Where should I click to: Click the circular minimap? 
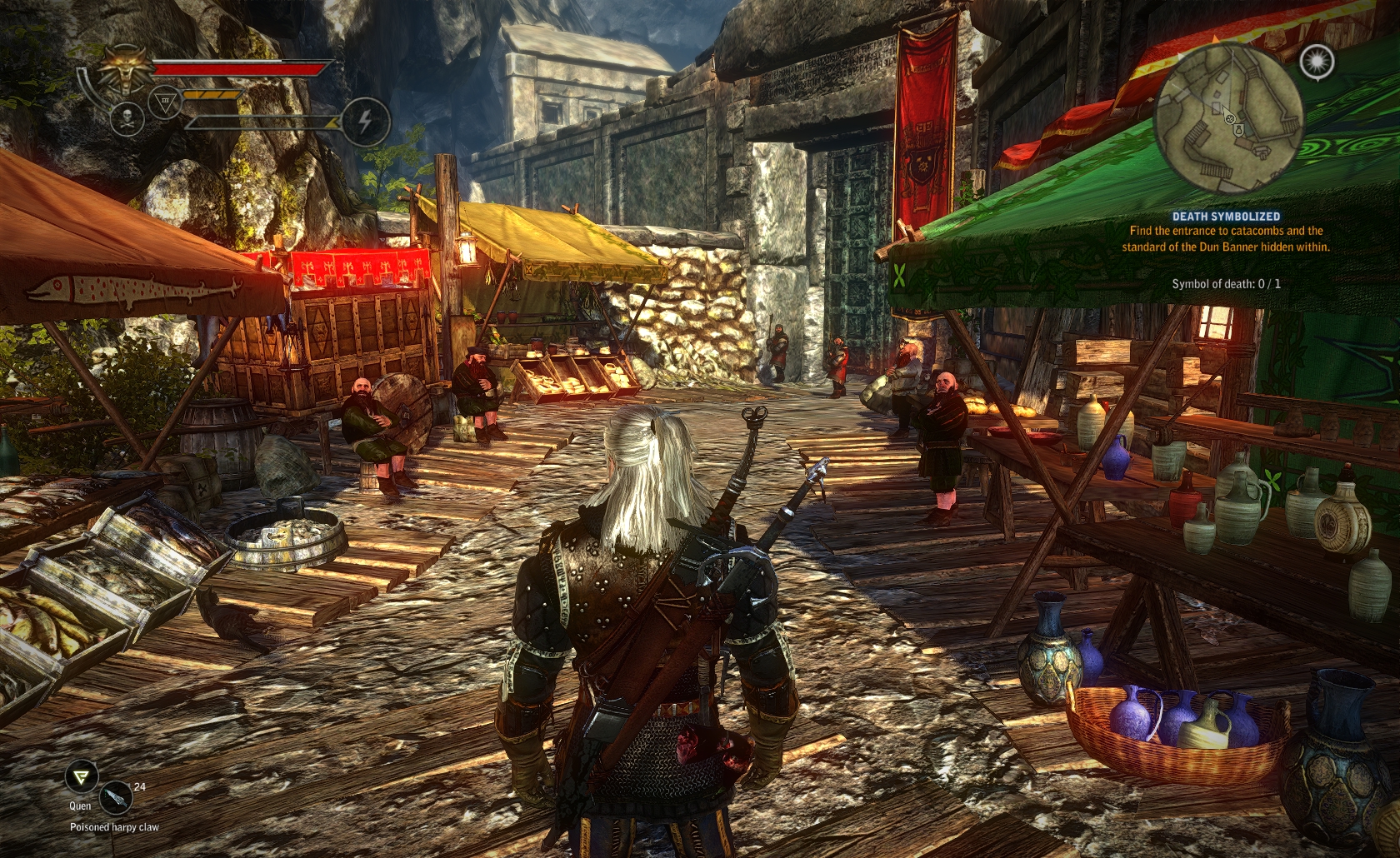[x=1228, y=118]
